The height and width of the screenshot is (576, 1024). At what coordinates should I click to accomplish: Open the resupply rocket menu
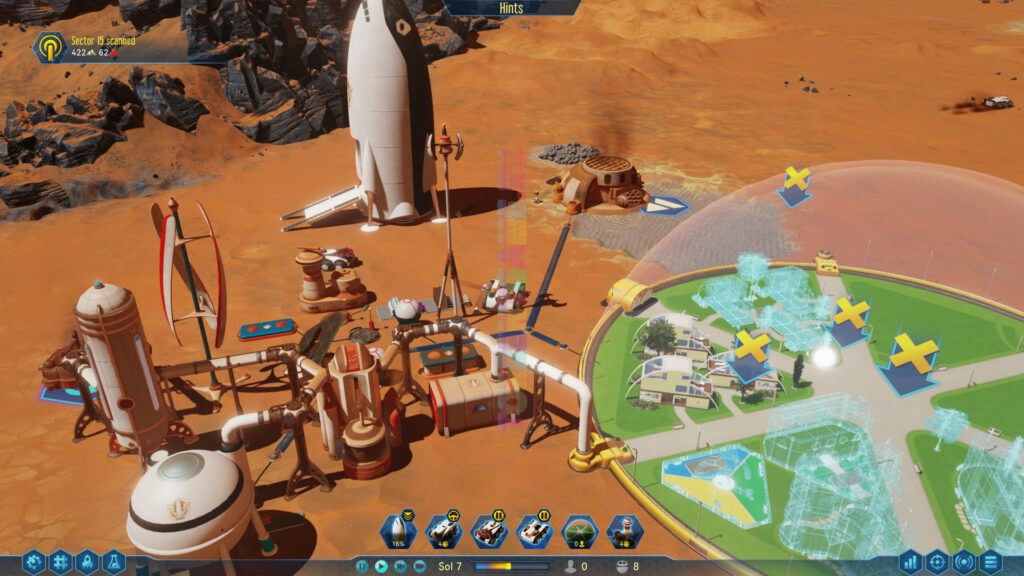[x=87, y=563]
